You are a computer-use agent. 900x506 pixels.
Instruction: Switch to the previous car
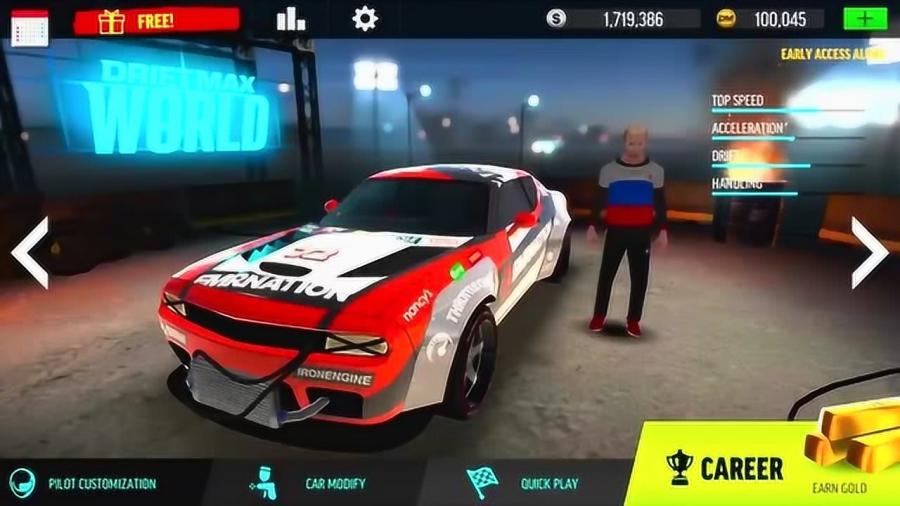coord(30,253)
